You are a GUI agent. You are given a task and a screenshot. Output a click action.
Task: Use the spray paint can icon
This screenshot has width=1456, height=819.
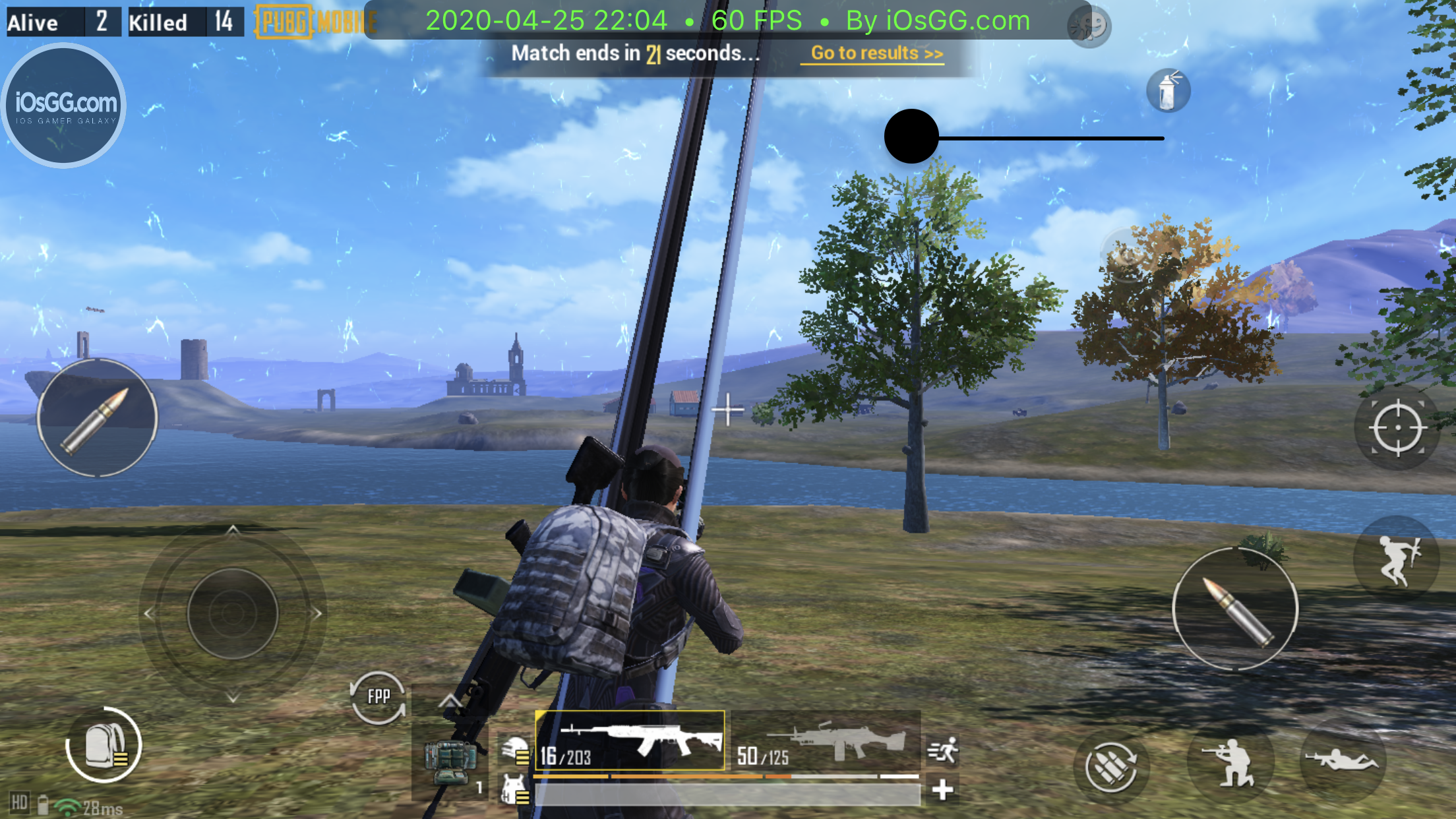[1168, 90]
